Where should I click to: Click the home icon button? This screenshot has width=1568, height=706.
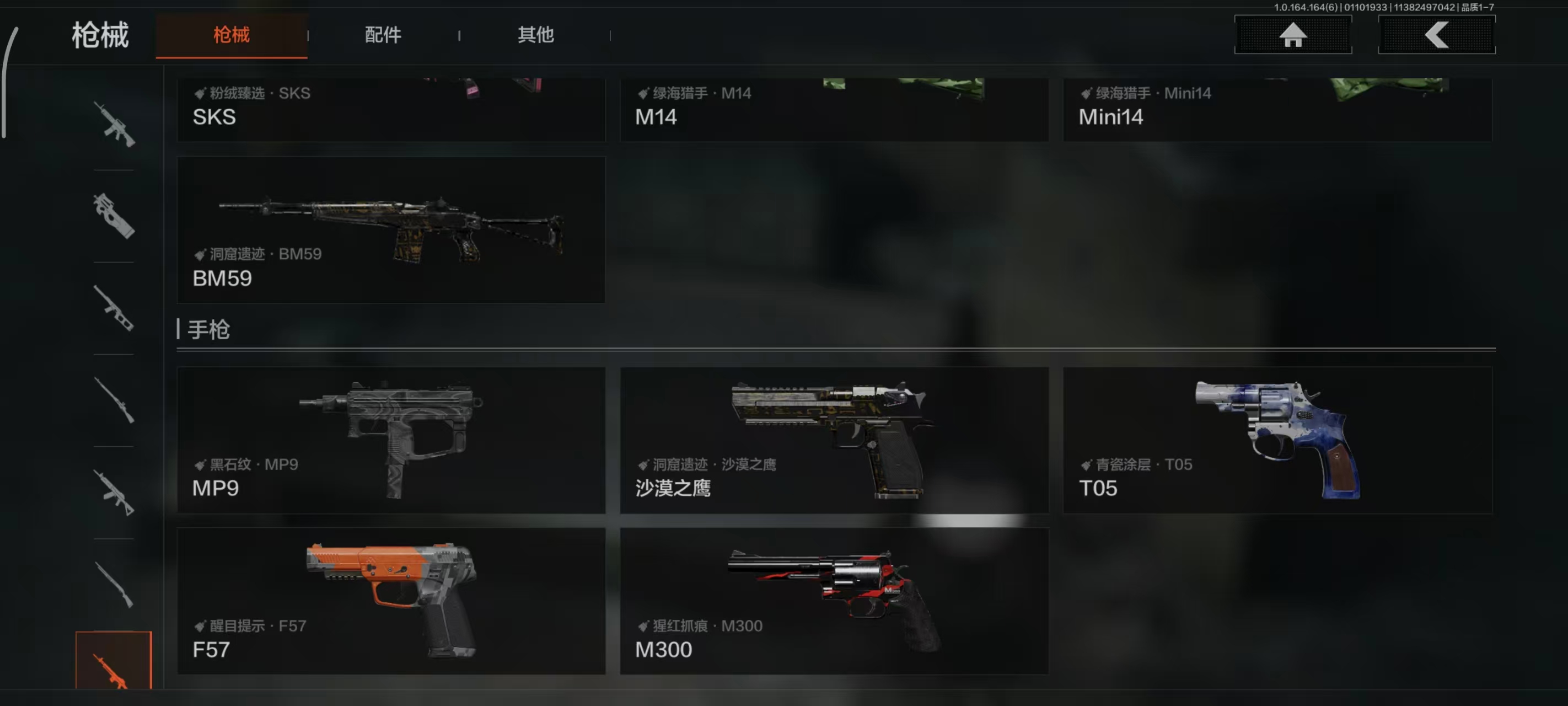point(1293,35)
